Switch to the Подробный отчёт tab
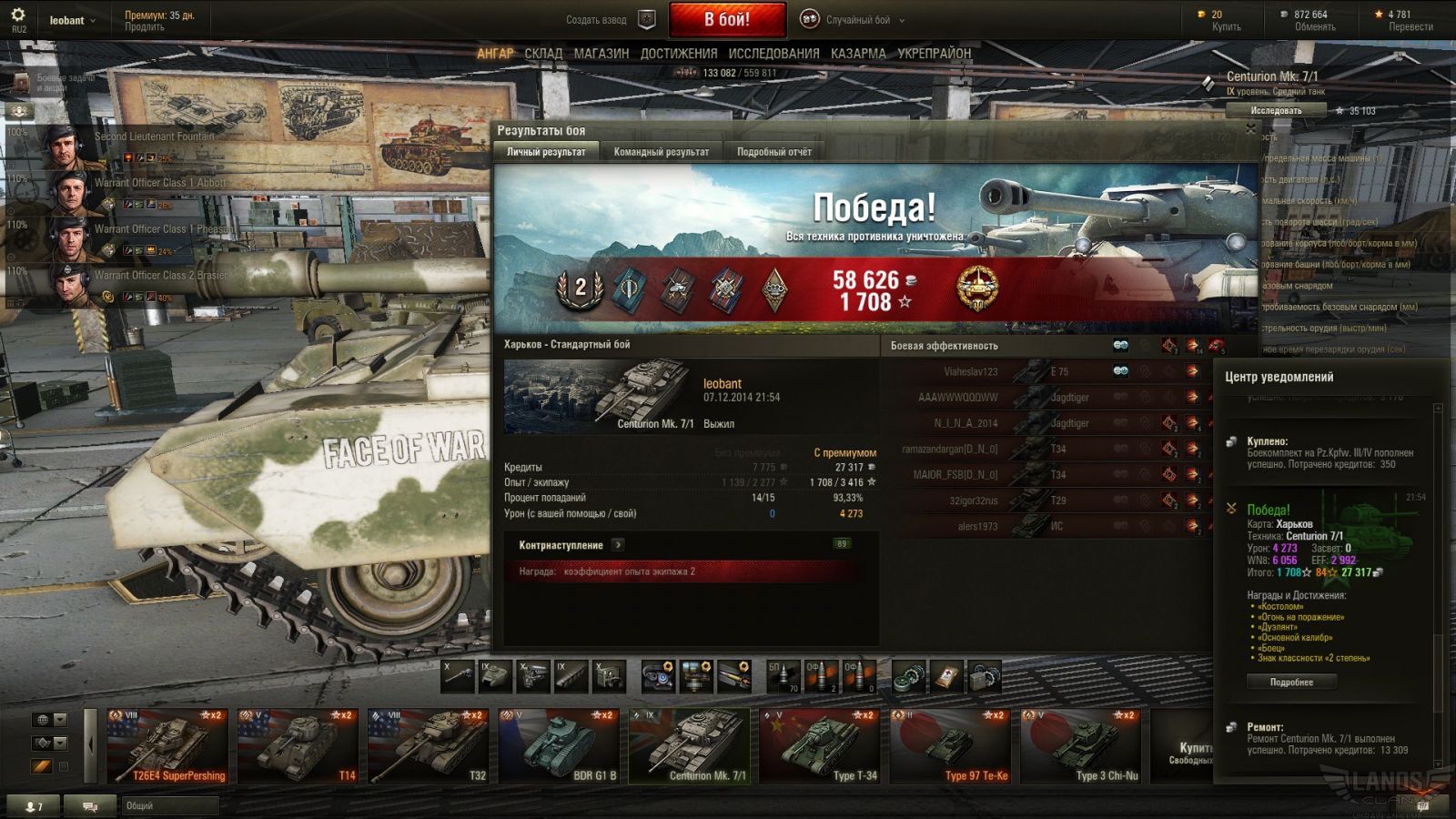The image size is (1456, 819). [773, 152]
